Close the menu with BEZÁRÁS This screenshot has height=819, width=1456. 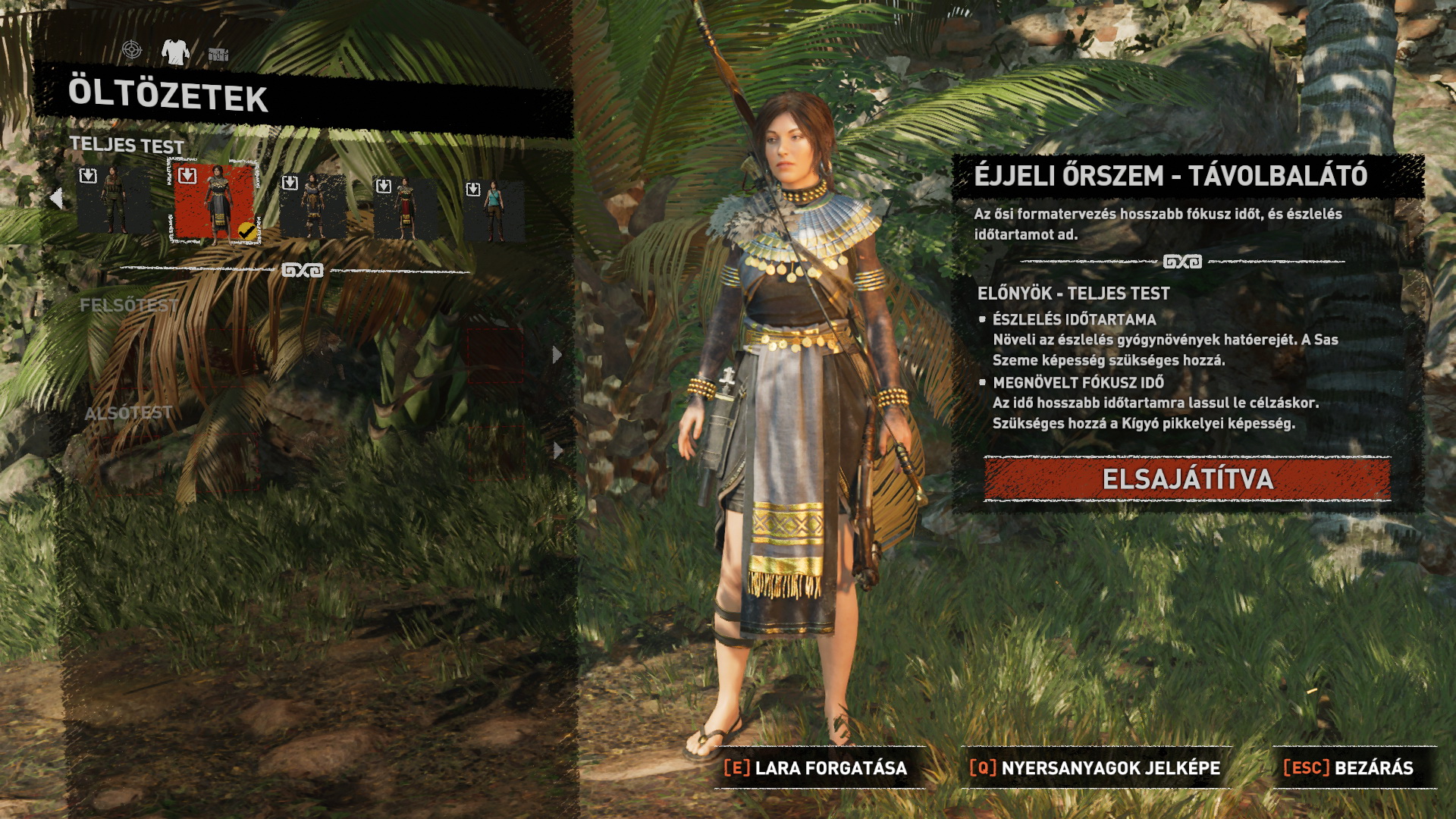click(x=1348, y=768)
